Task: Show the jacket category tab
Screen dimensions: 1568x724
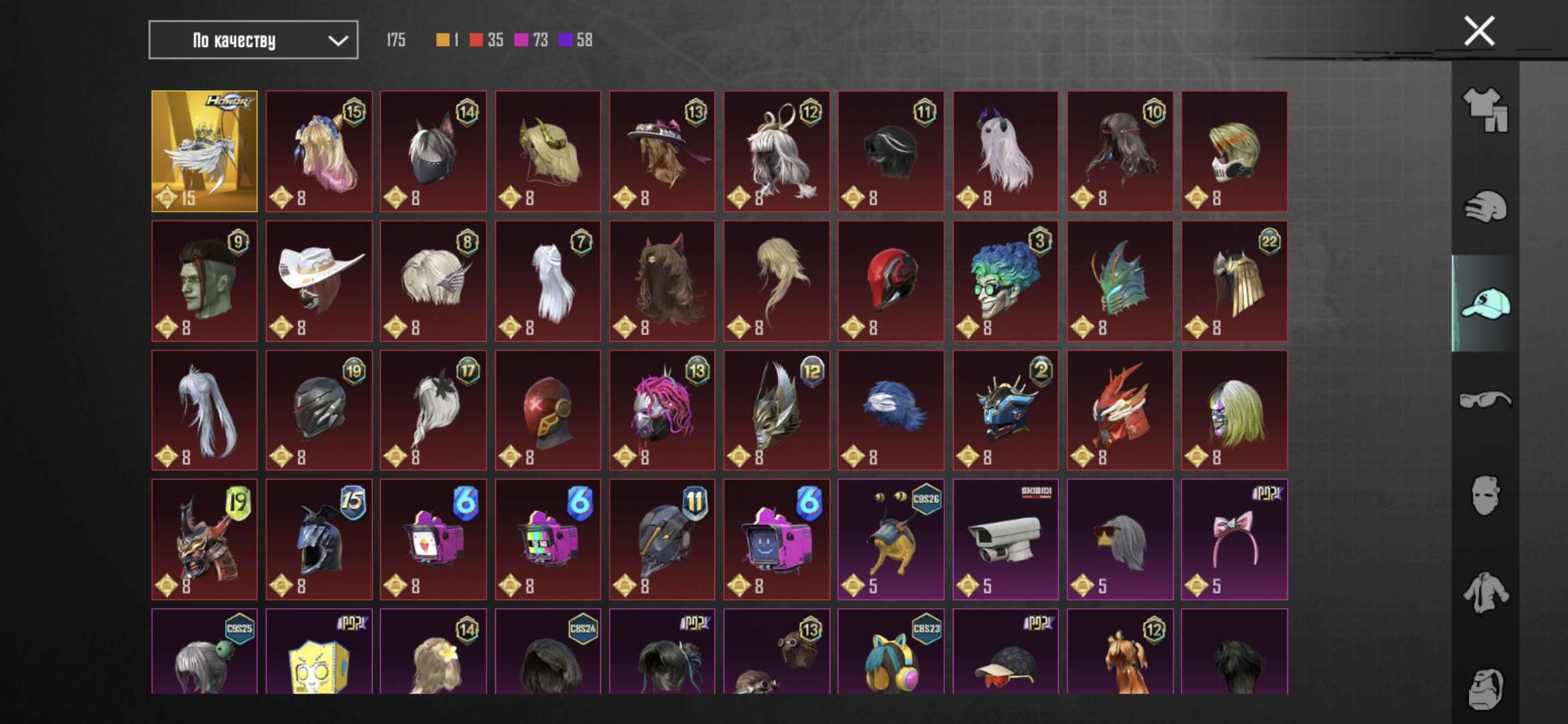Action: click(x=1485, y=593)
